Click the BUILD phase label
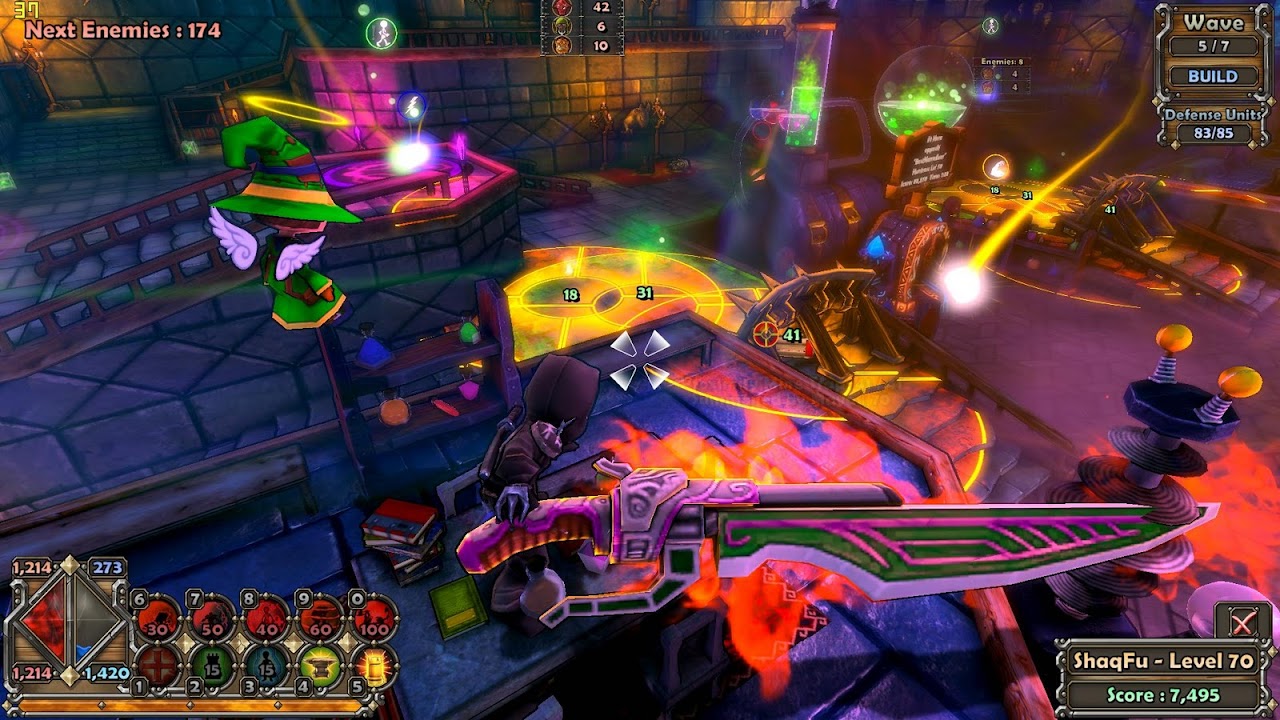The width and height of the screenshot is (1280, 720). click(1213, 76)
